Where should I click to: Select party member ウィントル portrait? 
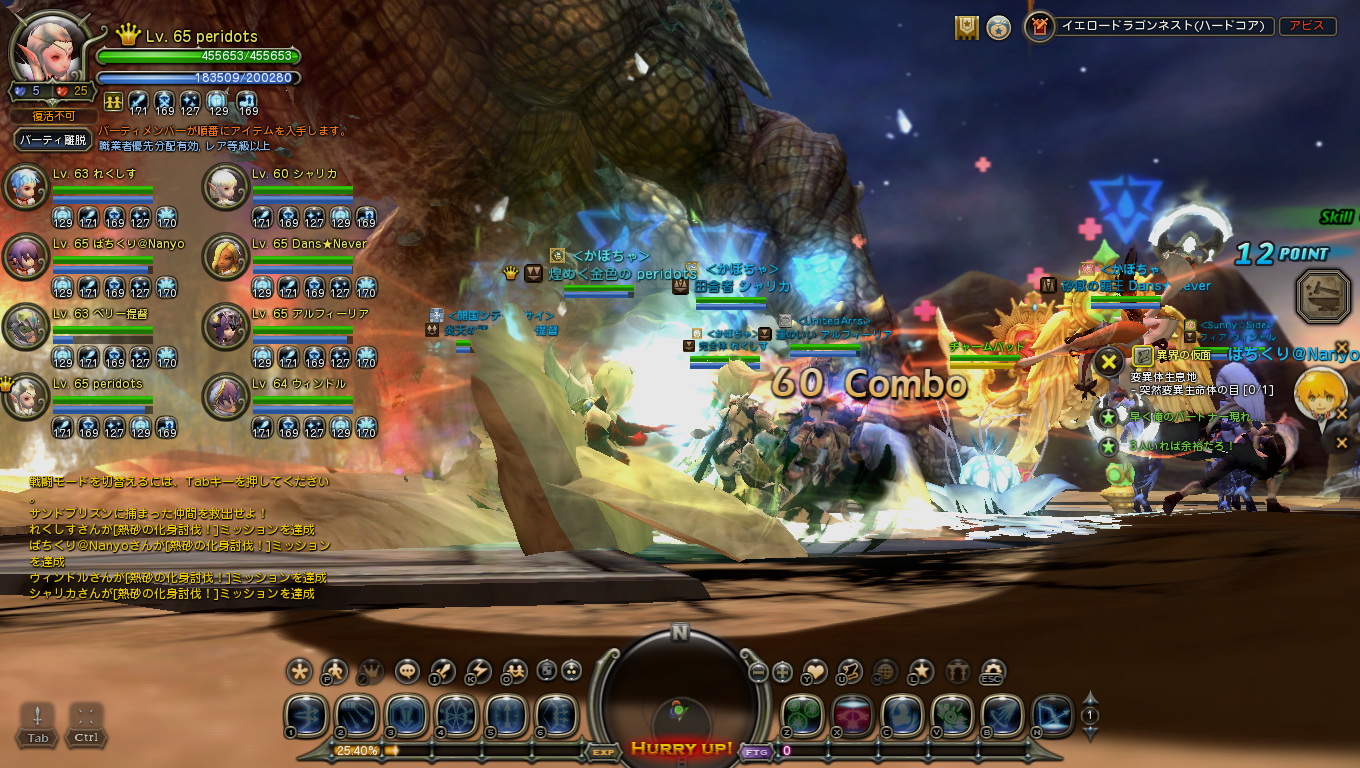[x=225, y=397]
